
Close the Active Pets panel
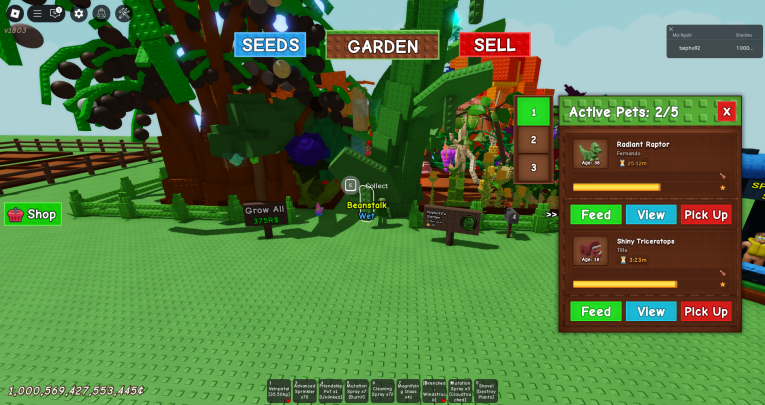(726, 112)
